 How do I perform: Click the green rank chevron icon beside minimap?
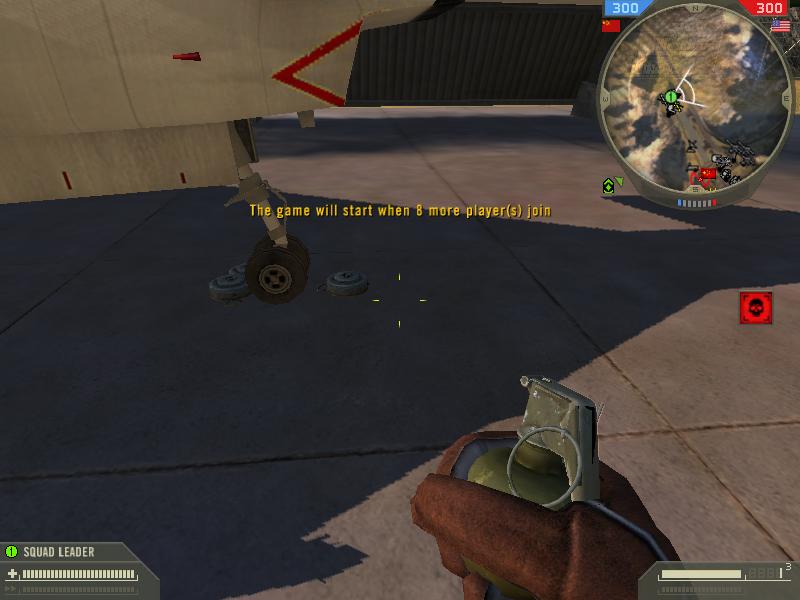pos(609,186)
